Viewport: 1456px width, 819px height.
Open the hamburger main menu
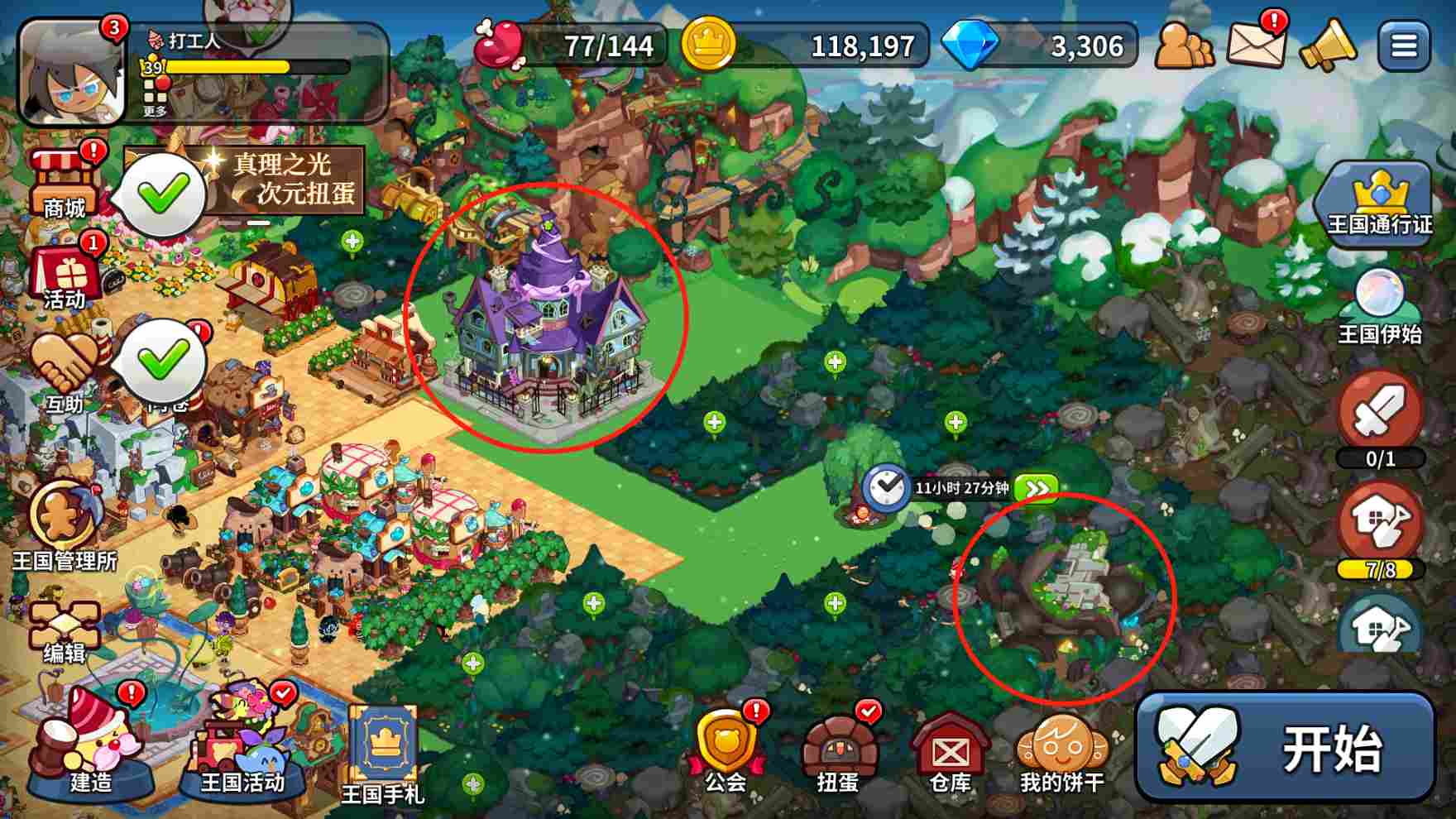tap(1403, 45)
